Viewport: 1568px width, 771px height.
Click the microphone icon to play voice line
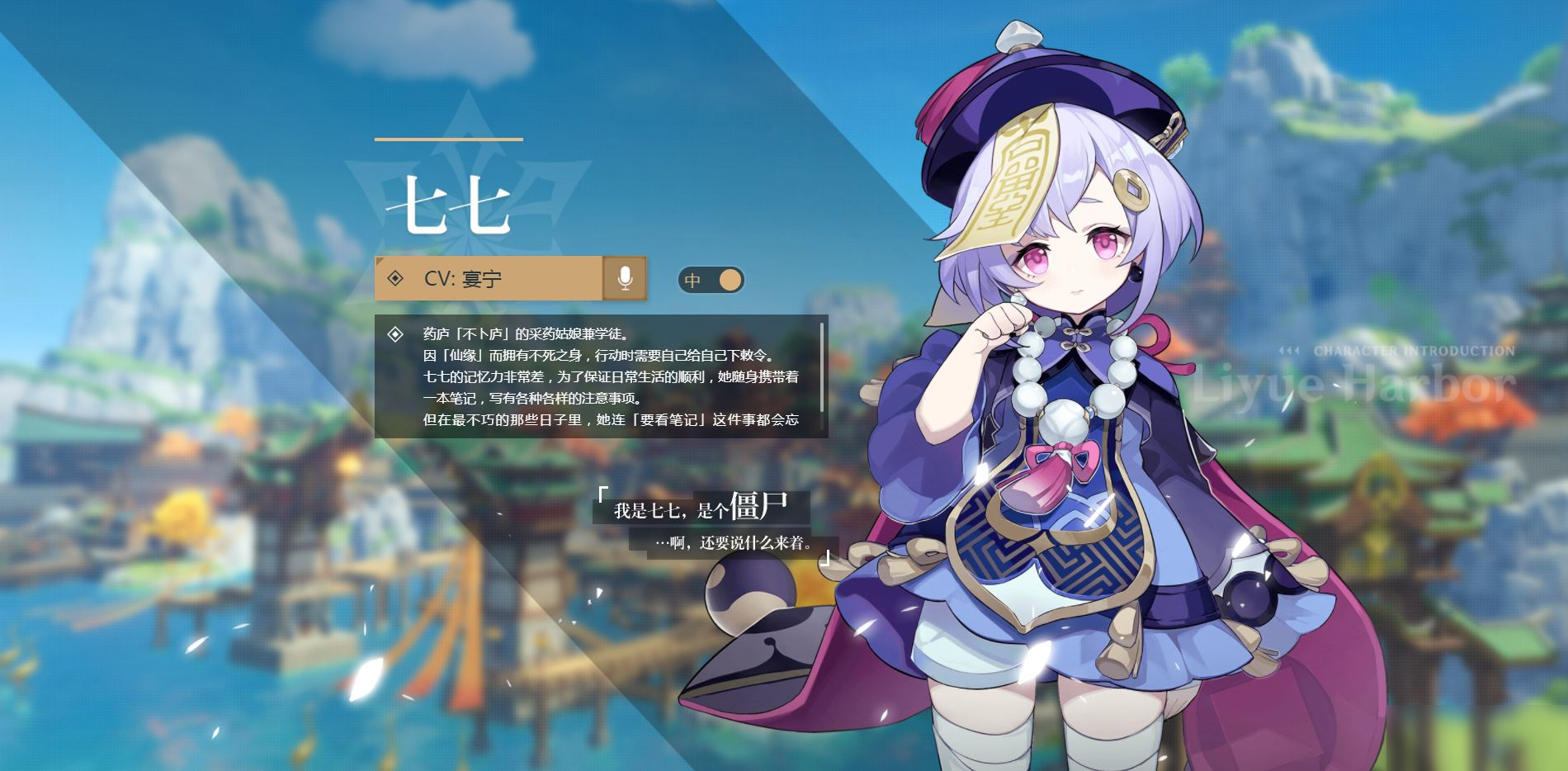[626, 280]
